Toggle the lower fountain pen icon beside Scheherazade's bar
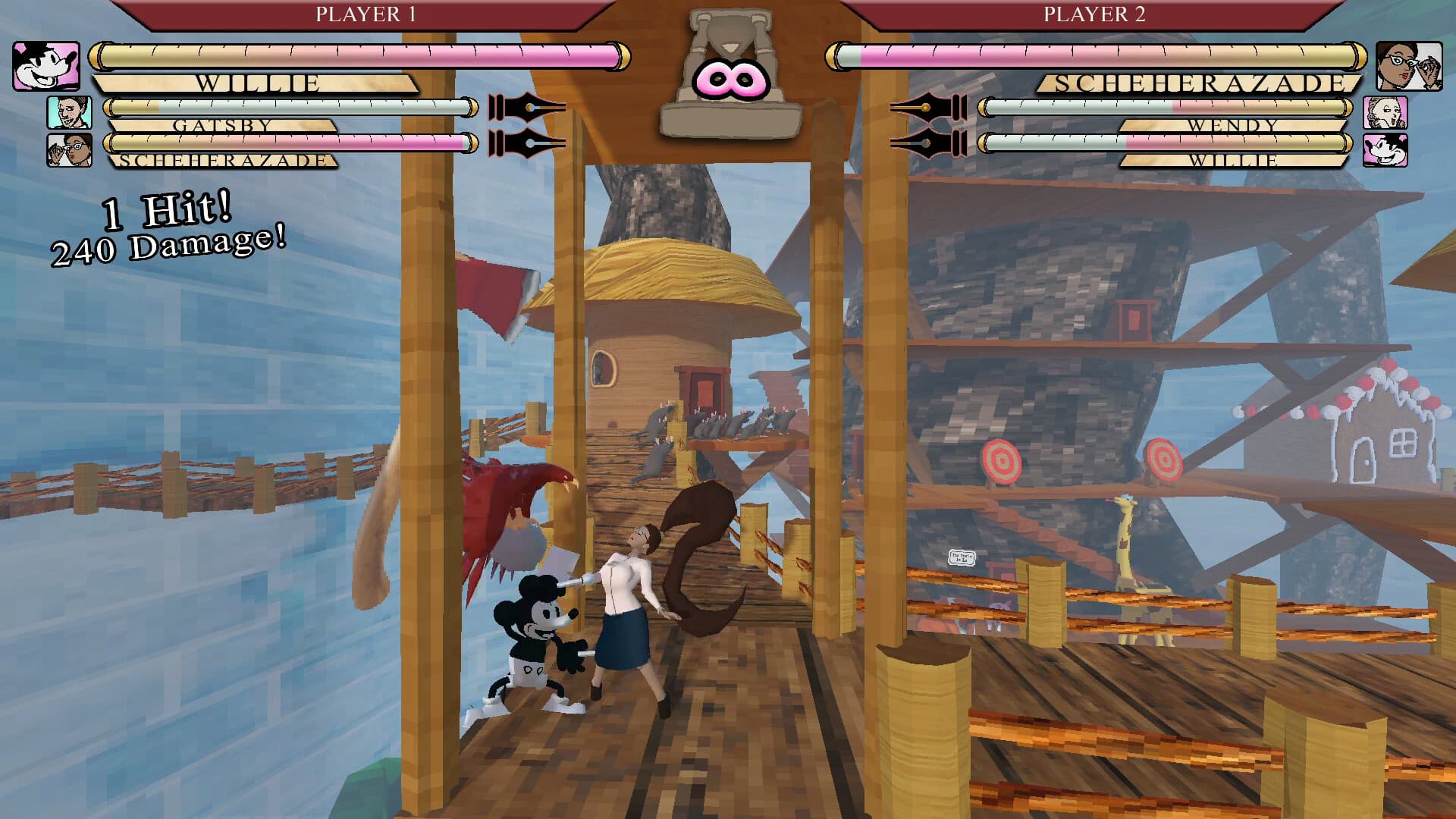This screenshot has height=819, width=1456. point(526,144)
